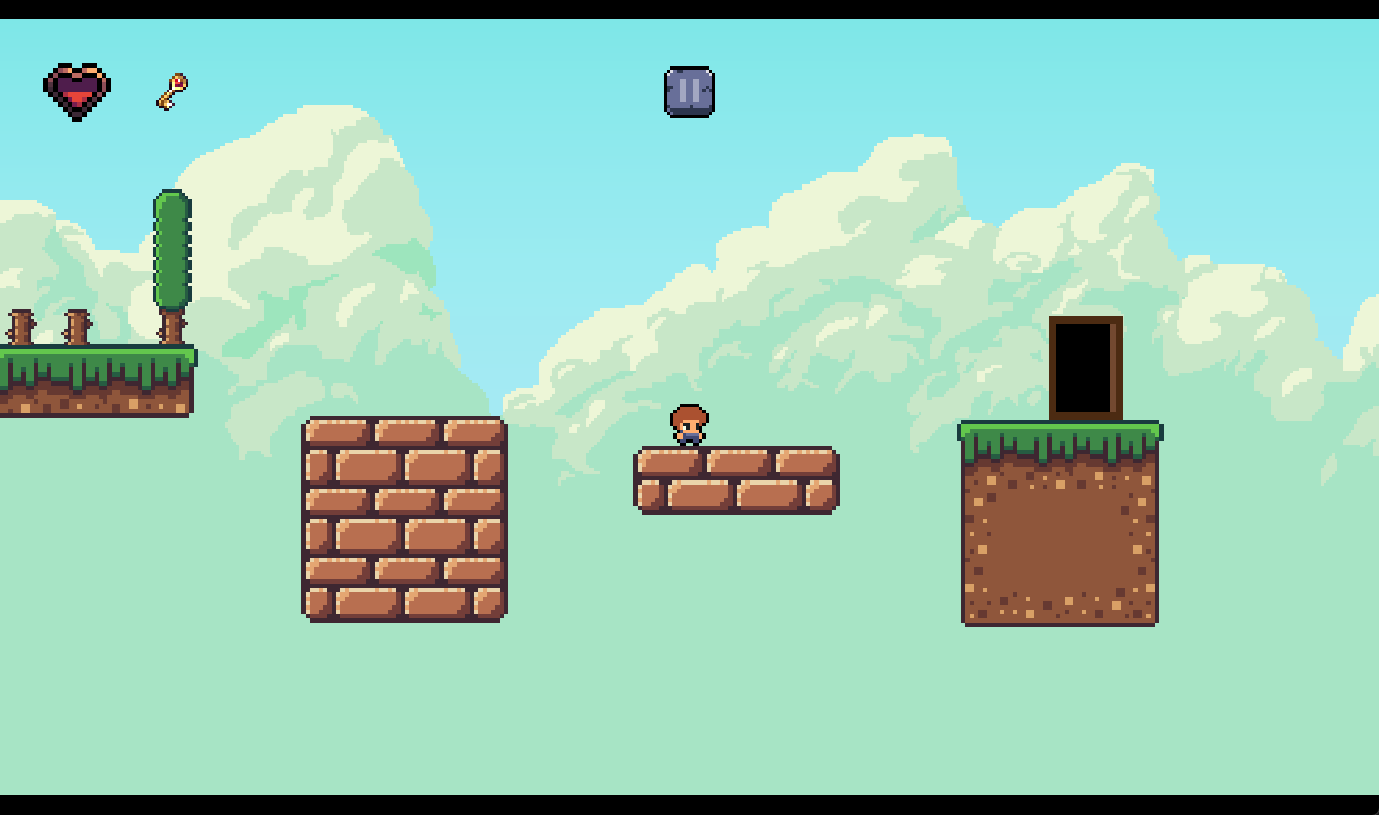
Task: Pause the game with the stone button
Action: (x=689, y=92)
